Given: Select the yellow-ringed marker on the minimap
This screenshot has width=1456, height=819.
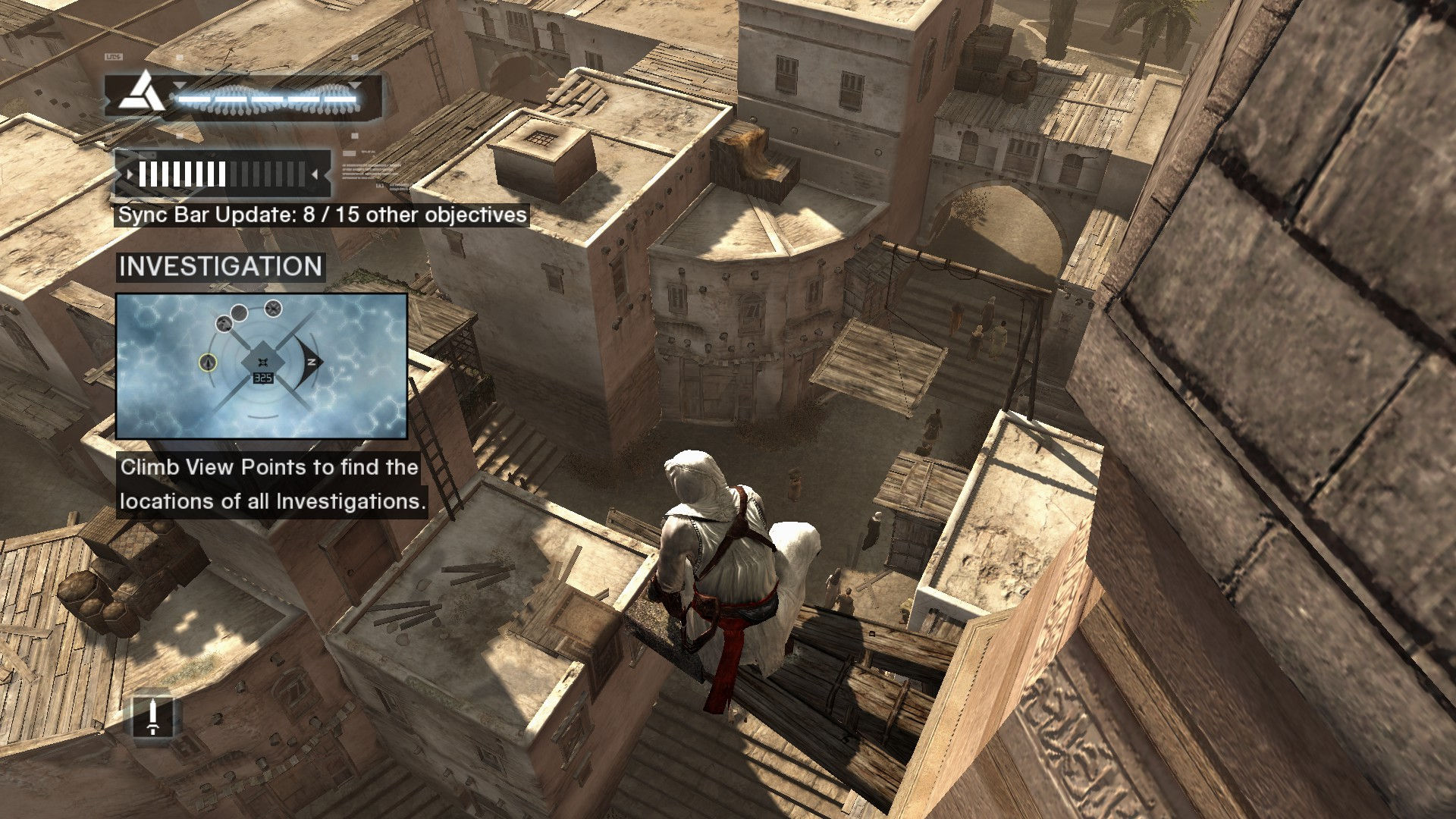Looking at the screenshot, I should pyautogui.click(x=208, y=362).
